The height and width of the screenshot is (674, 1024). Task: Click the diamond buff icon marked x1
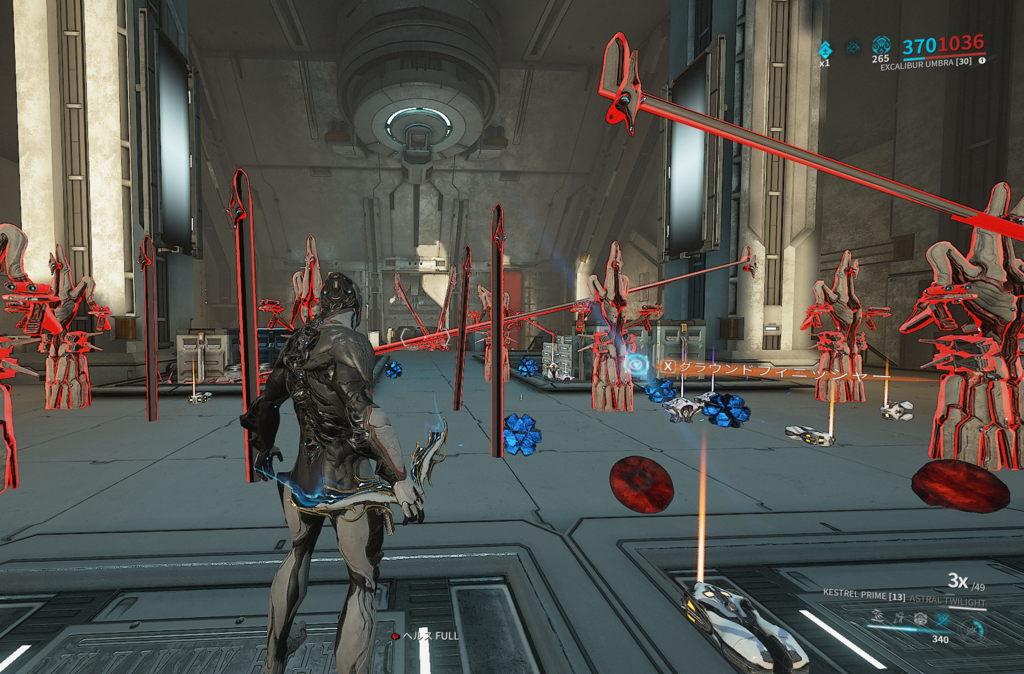click(825, 48)
